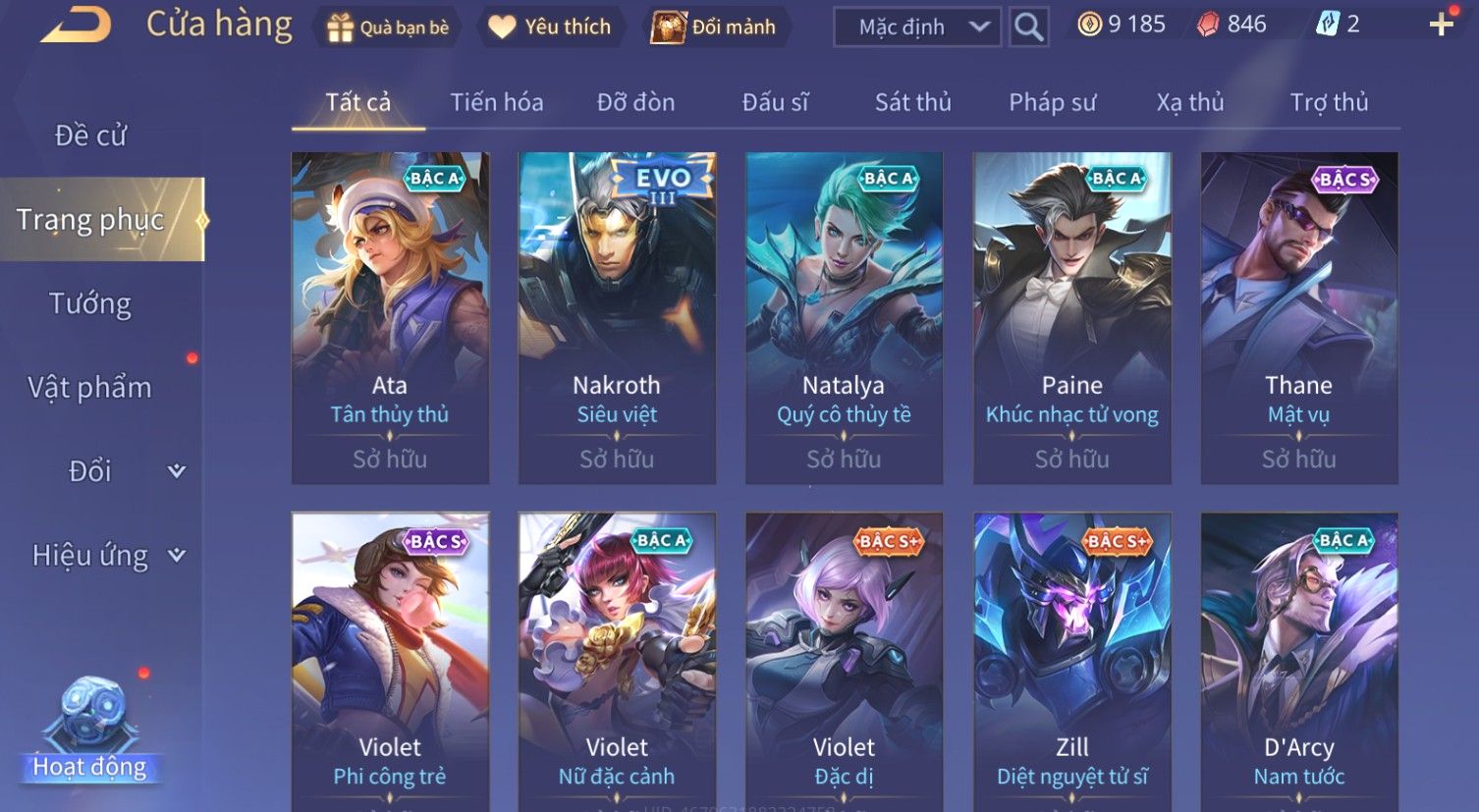Show the Pháp sư skin category
The image size is (1479, 812).
click(x=1052, y=102)
